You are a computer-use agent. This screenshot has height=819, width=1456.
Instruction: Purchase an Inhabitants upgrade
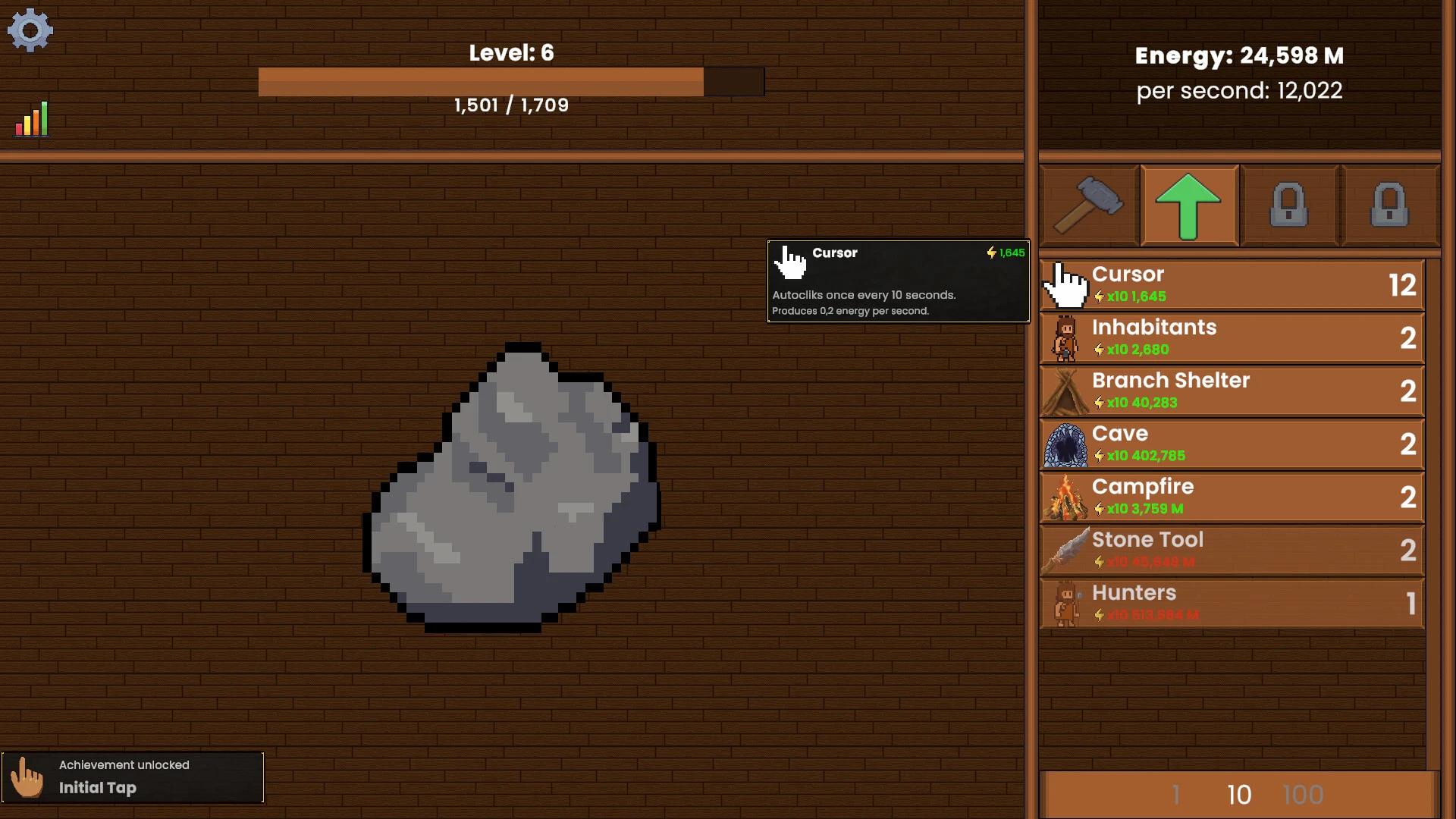pyautogui.click(x=1228, y=338)
